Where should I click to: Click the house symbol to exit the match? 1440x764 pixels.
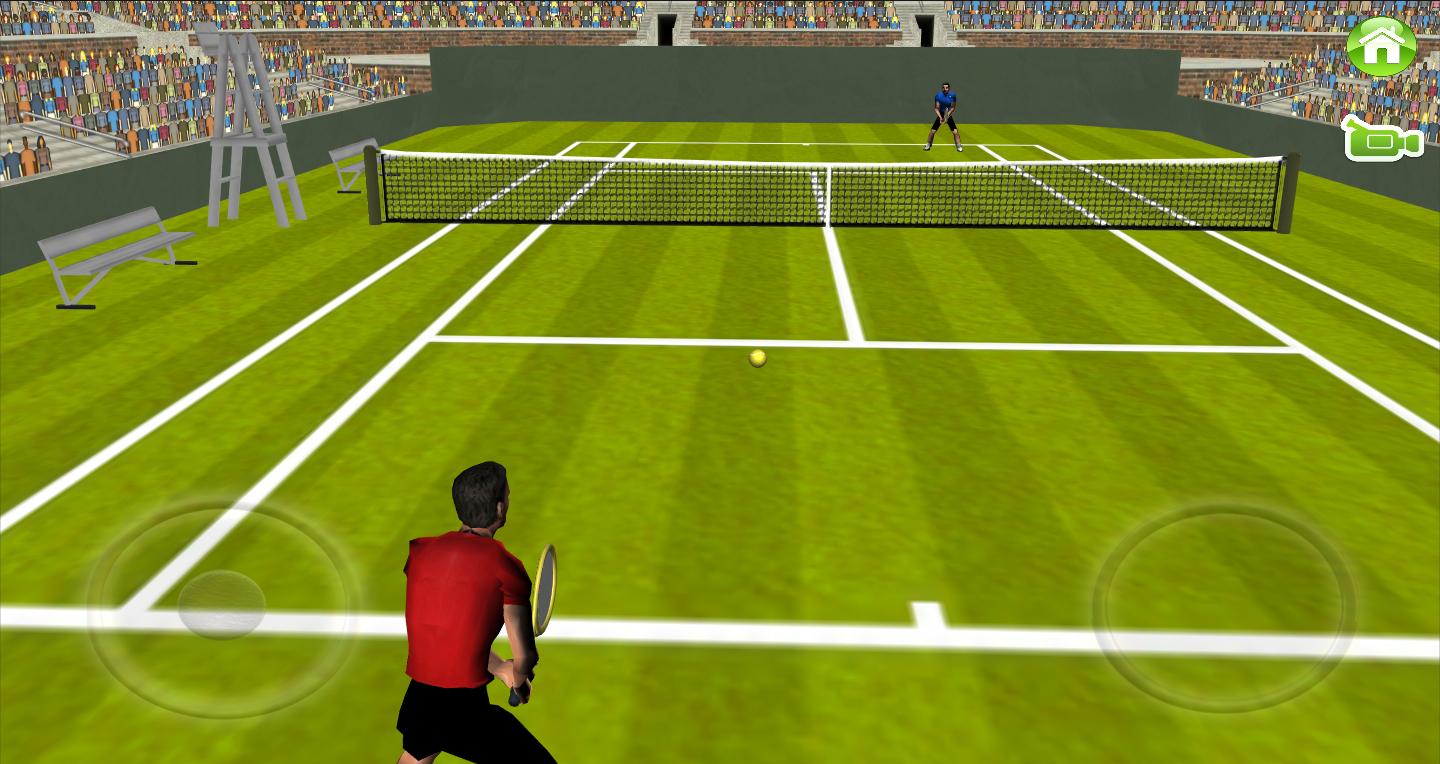pyautogui.click(x=1382, y=44)
